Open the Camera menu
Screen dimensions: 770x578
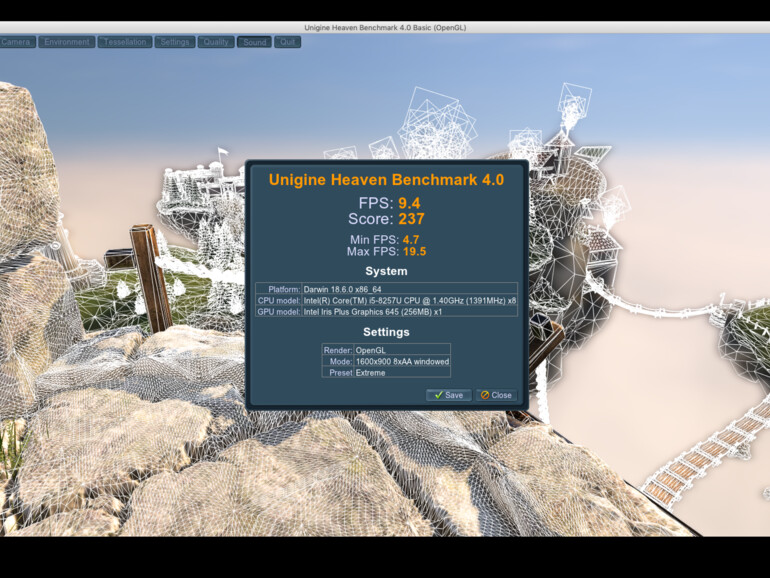pos(17,42)
